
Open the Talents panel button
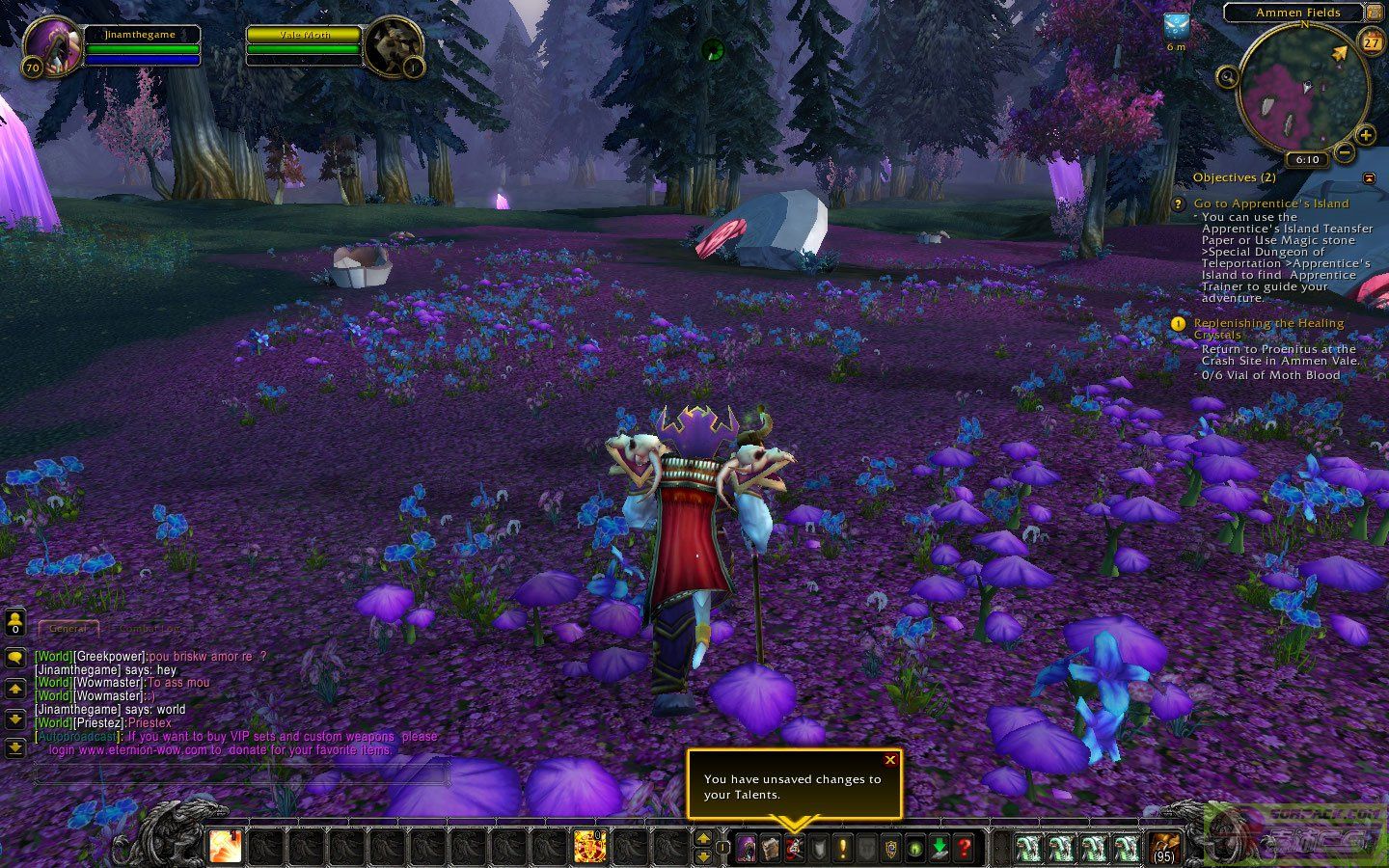pyautogui.click(x=795, y=849)
